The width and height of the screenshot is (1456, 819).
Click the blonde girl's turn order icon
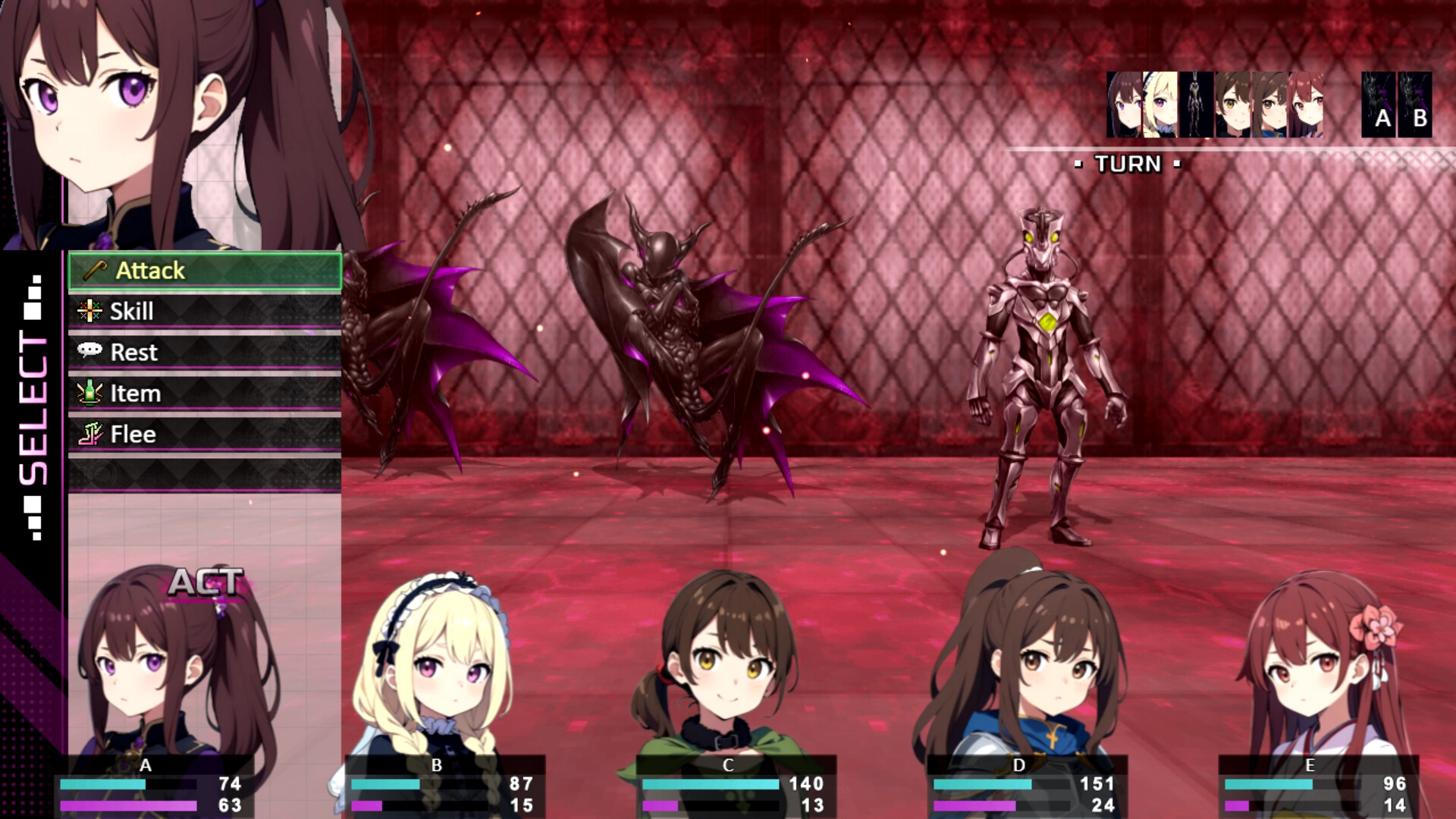tap(1160, 105)
